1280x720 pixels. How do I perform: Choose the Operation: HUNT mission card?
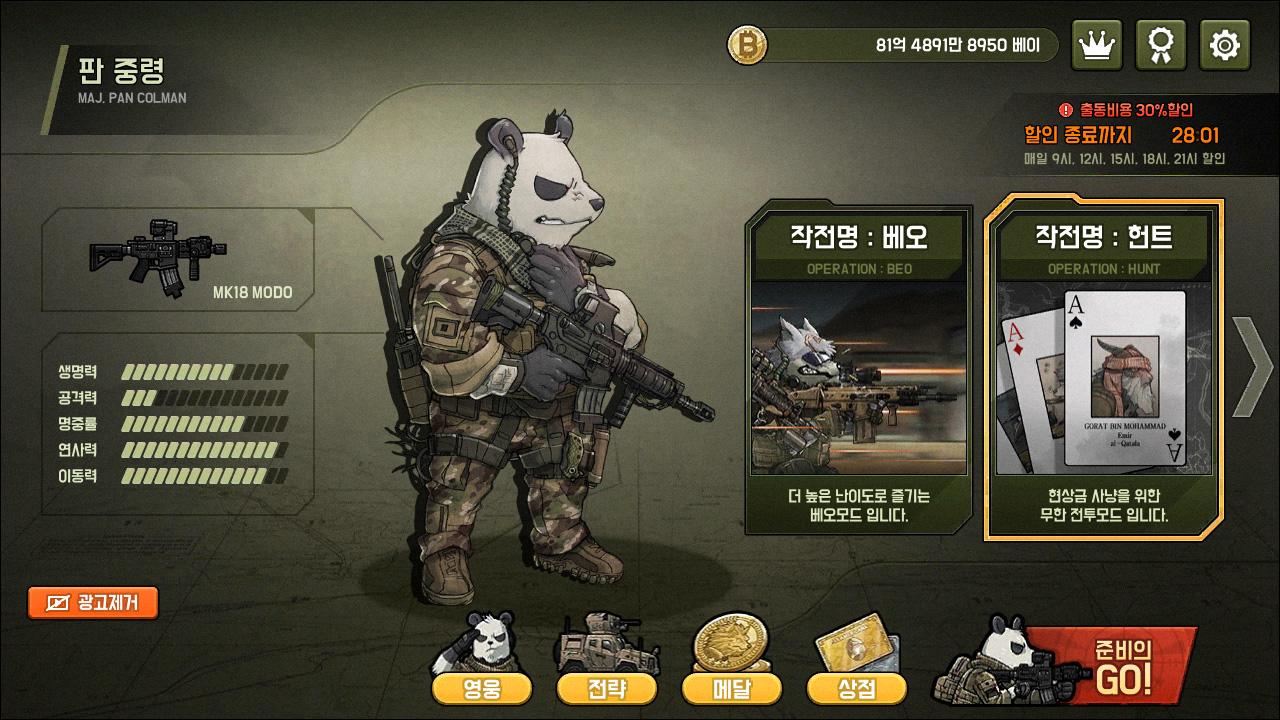point(1103,367)
